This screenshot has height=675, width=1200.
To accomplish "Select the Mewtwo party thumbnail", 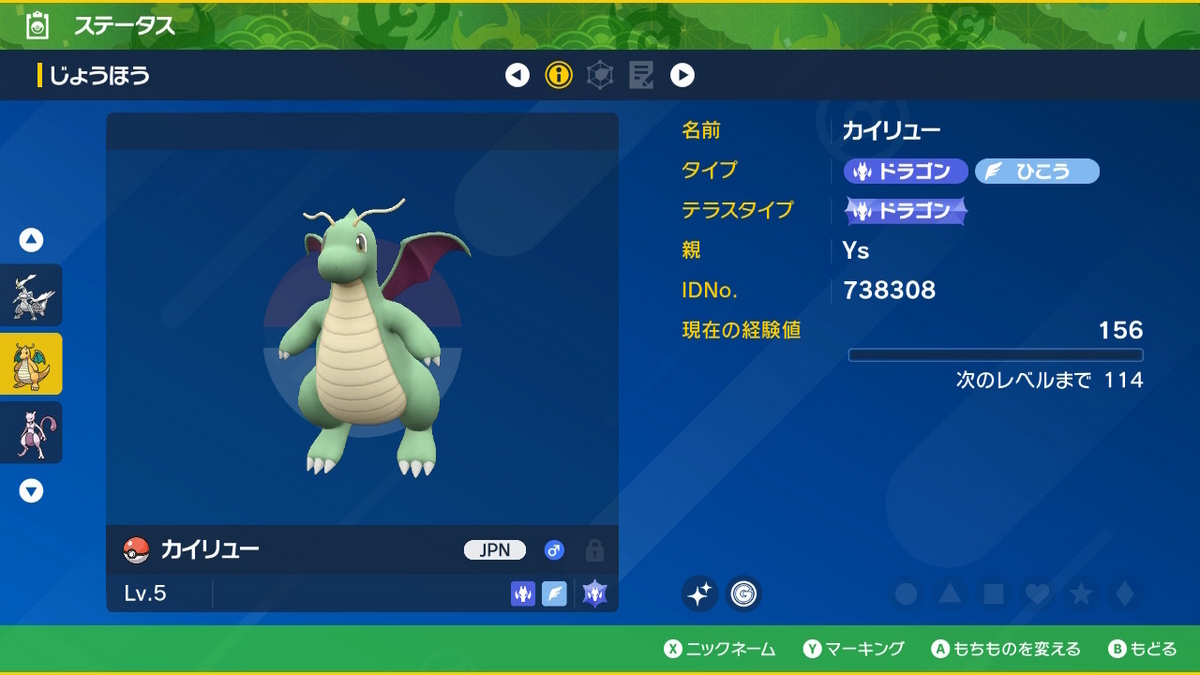I will click(x=31, y=433).
